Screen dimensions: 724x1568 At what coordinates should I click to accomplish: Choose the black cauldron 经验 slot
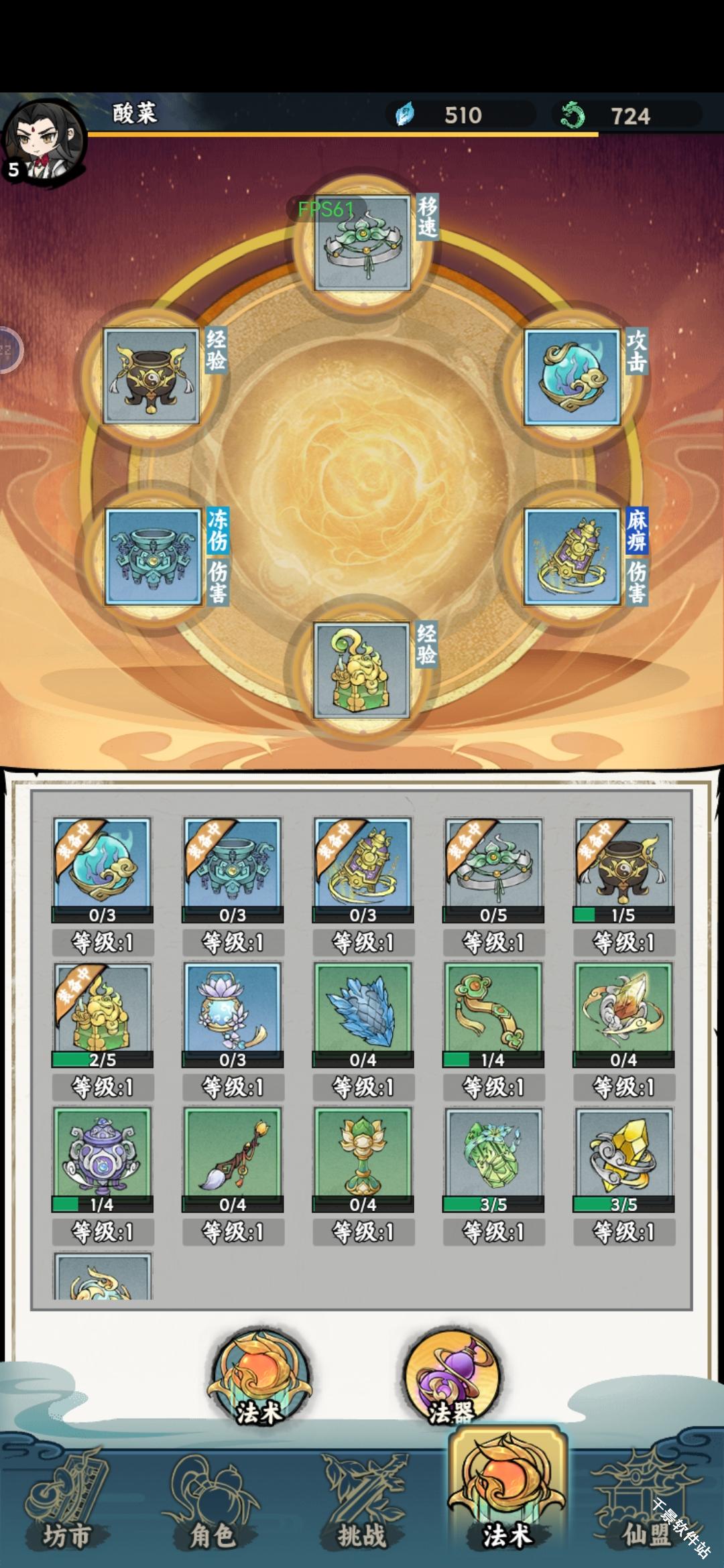pos(151,377)
